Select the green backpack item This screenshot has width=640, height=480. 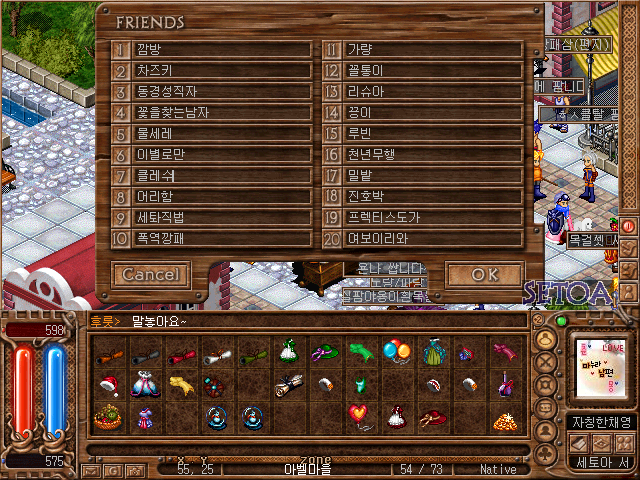point(433,352)
